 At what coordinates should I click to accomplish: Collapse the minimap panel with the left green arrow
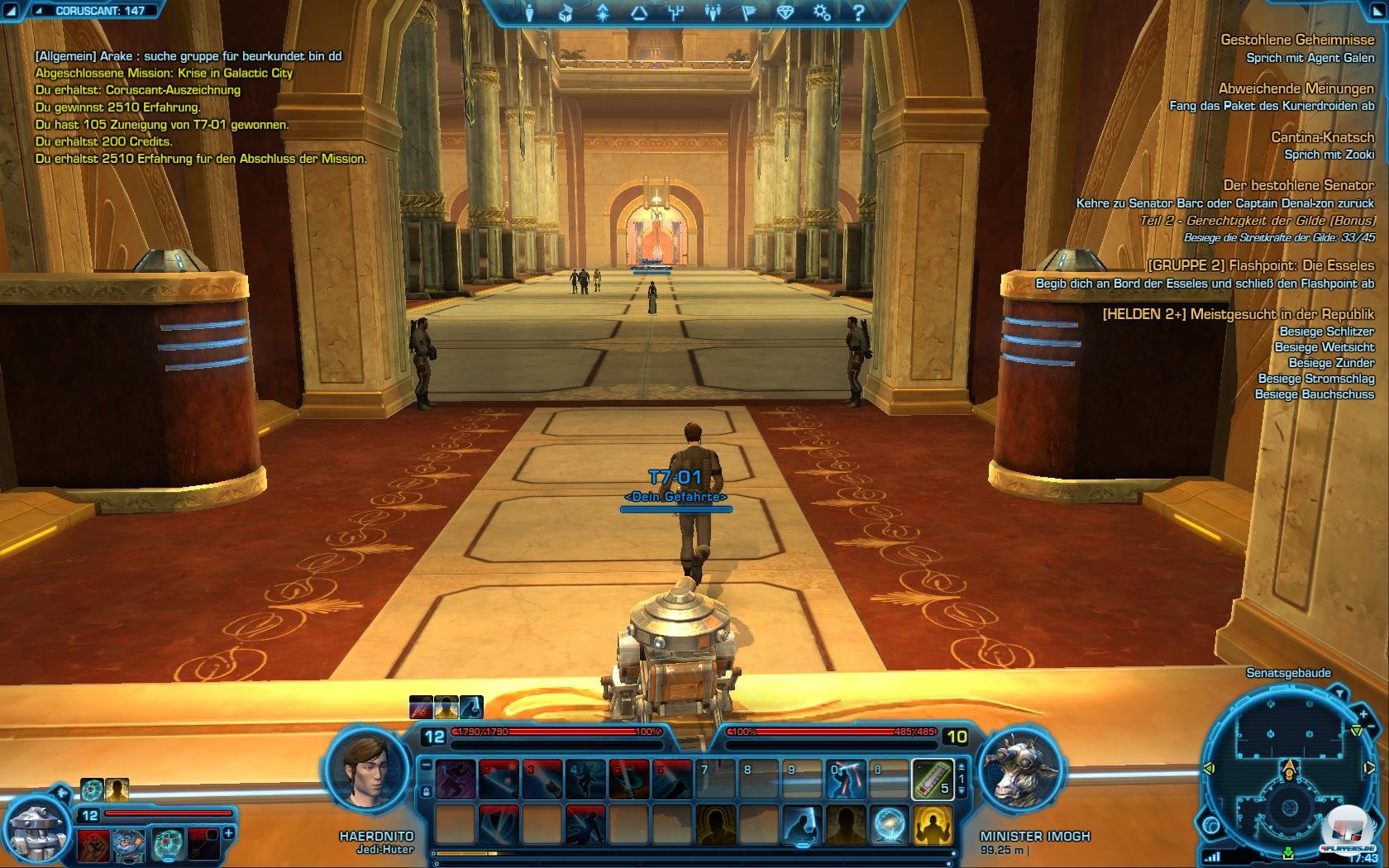point(1208,767)
